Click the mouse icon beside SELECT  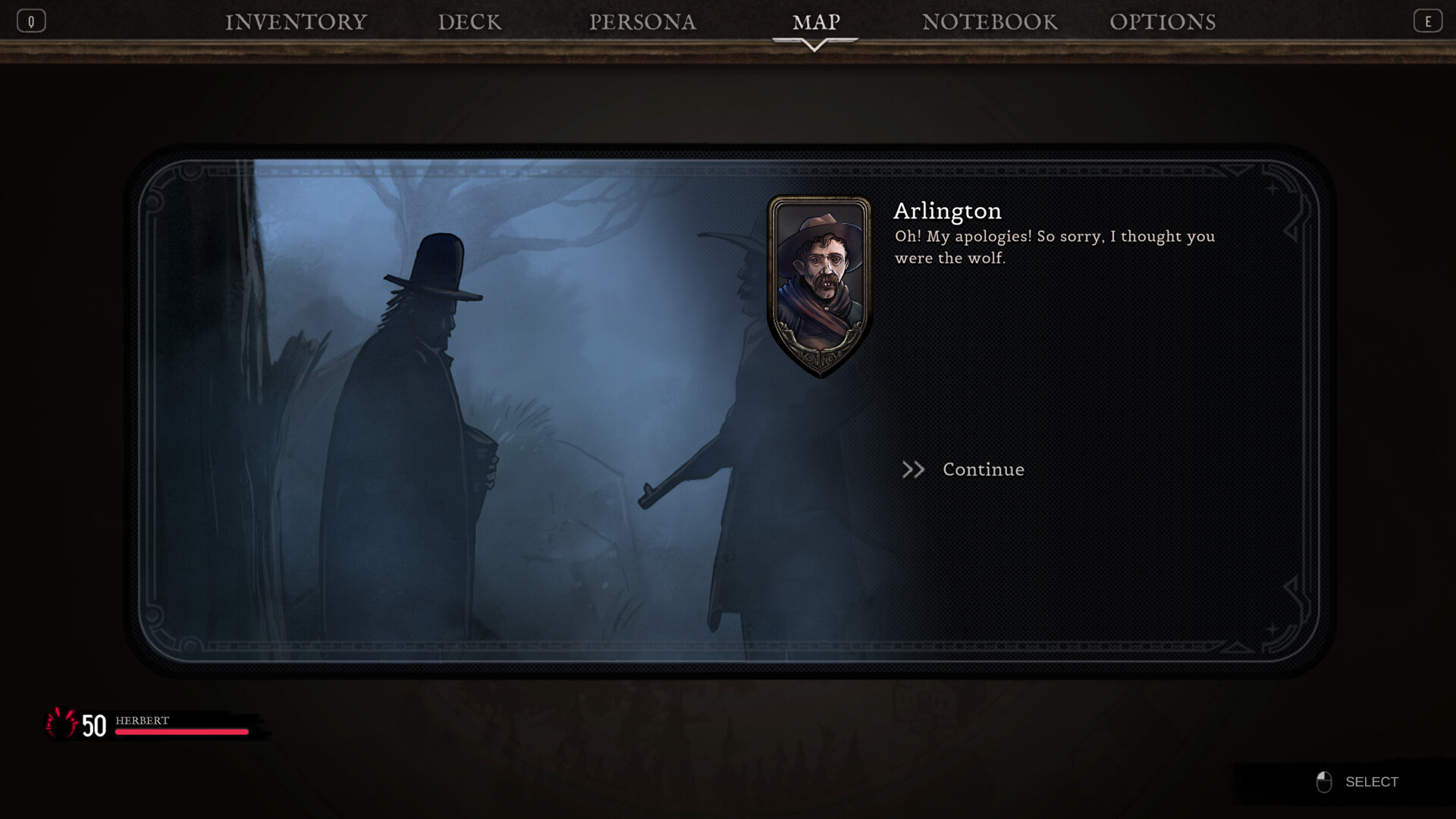1325,781
